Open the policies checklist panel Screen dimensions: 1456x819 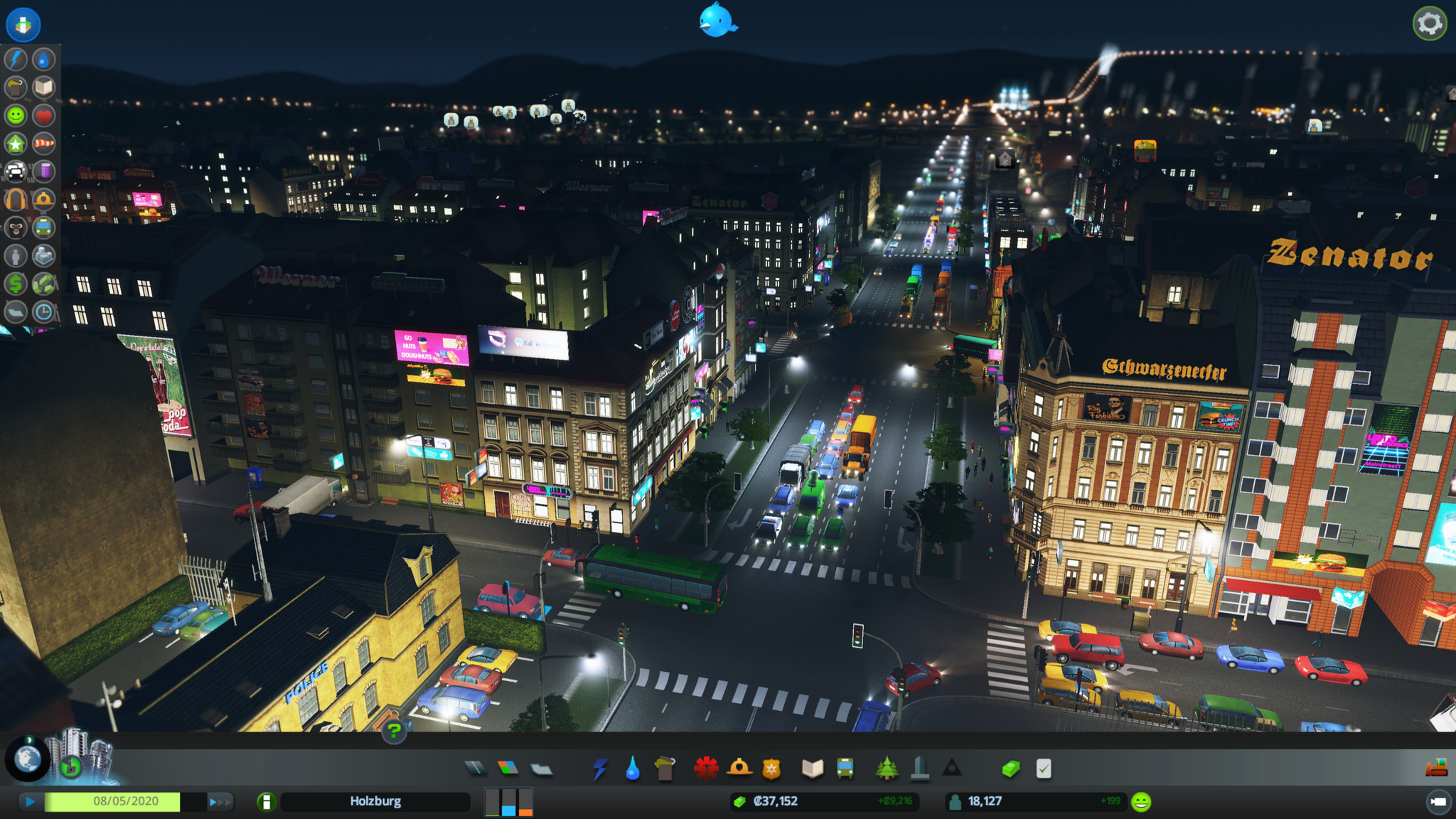coord(1044,769)
